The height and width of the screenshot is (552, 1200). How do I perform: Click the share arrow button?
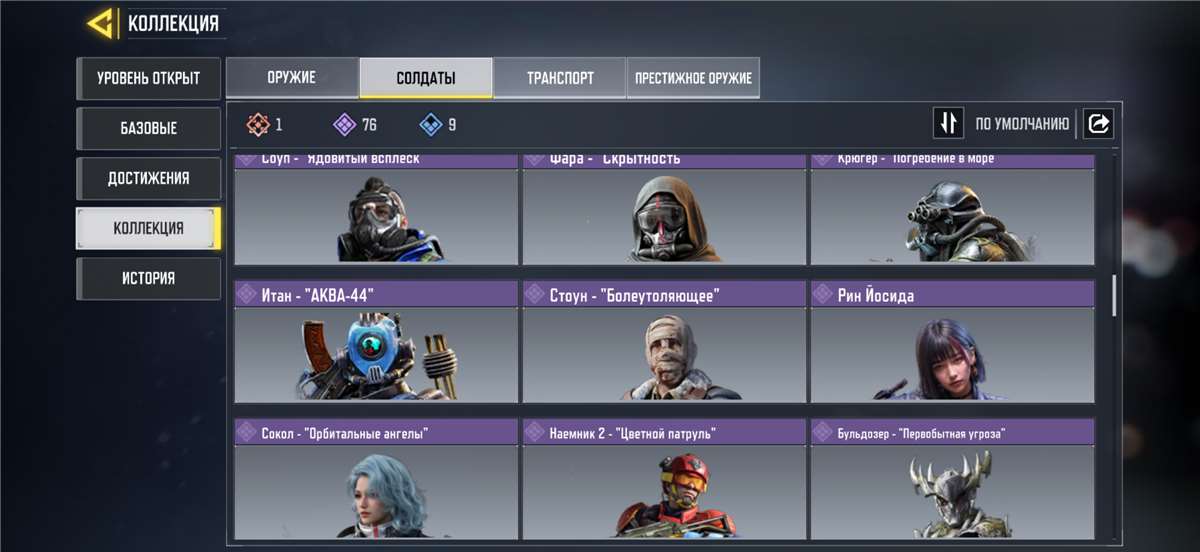[1098, 124]
